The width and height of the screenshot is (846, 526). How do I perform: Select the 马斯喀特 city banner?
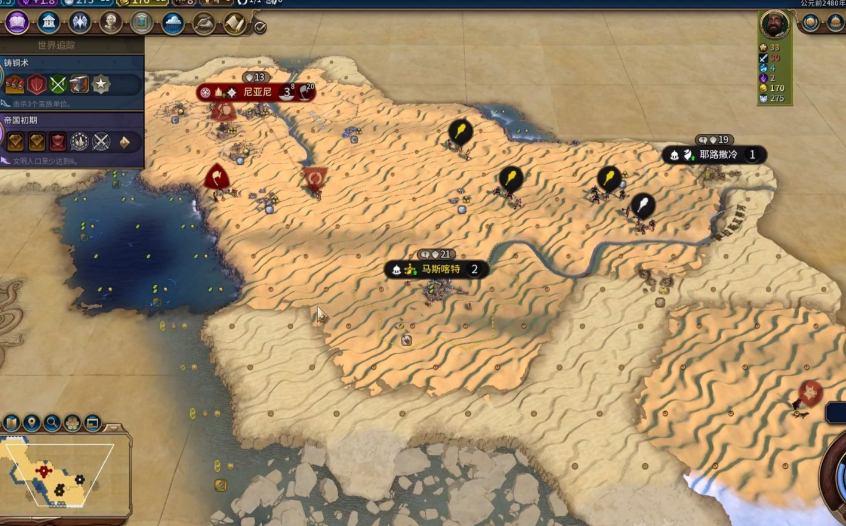(439, 269)
